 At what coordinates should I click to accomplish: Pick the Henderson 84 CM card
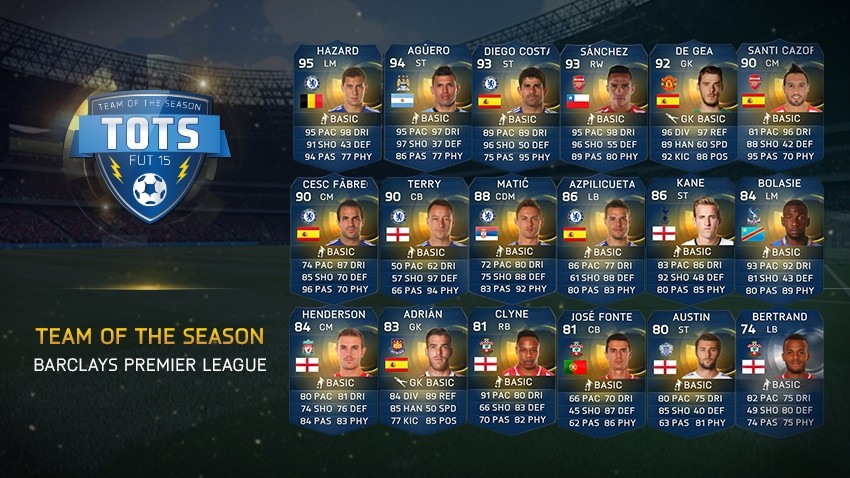tap(334, 372)
